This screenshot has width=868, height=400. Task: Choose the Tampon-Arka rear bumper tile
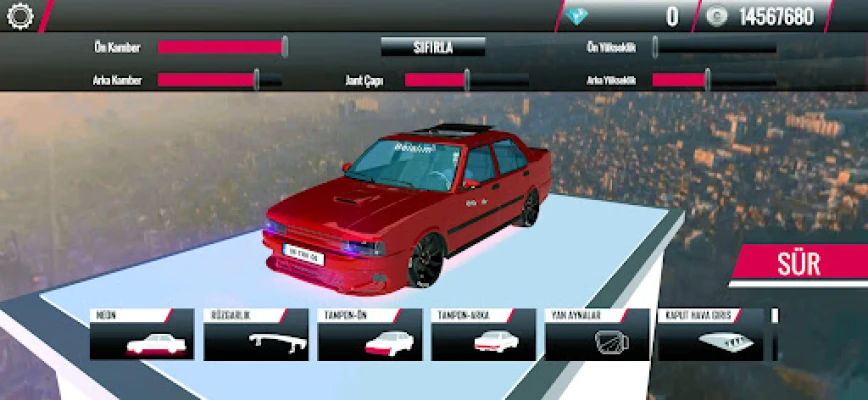tap(484, 335)
